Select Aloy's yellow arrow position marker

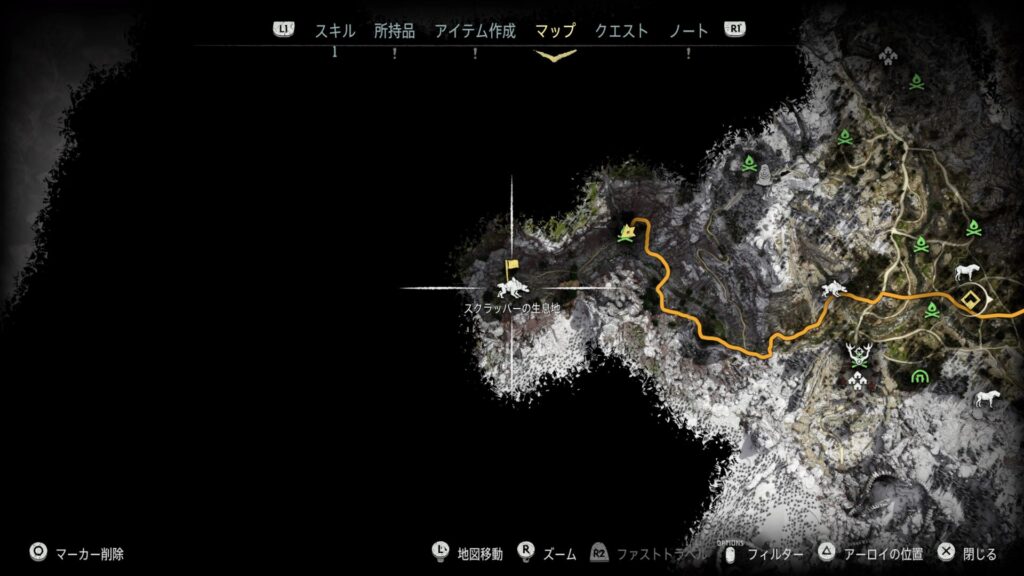click(x=627, y=234)
